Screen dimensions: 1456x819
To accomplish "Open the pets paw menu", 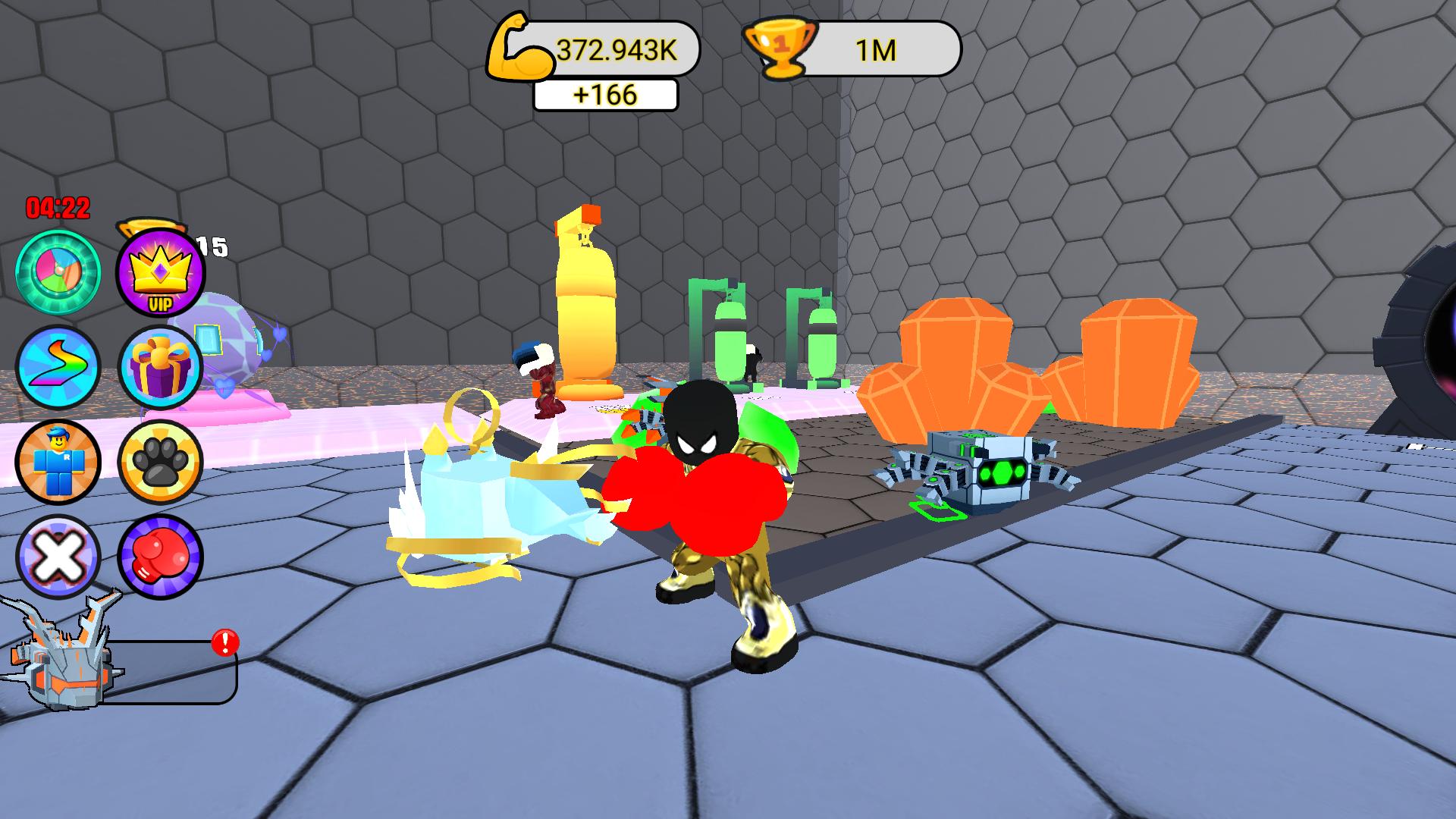I will click(159, 463).
